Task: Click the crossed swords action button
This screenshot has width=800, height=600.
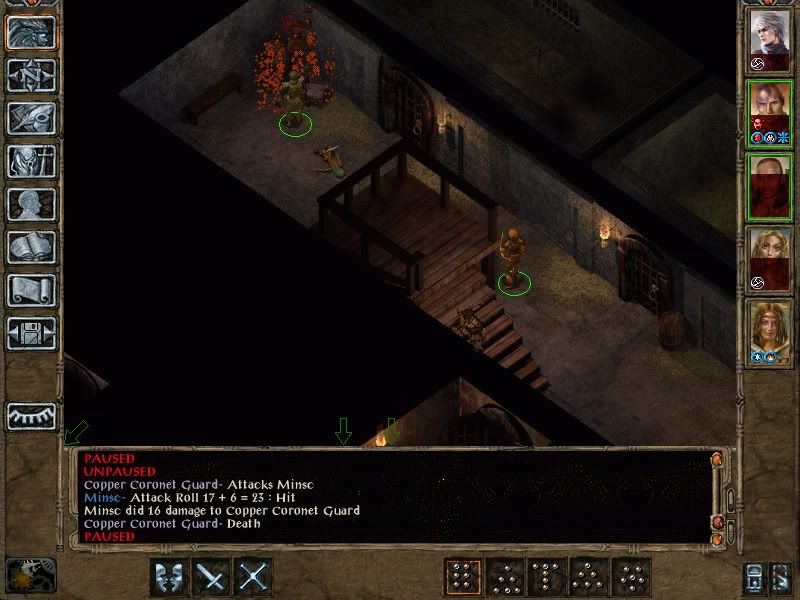Action: (x=254, y=577)
